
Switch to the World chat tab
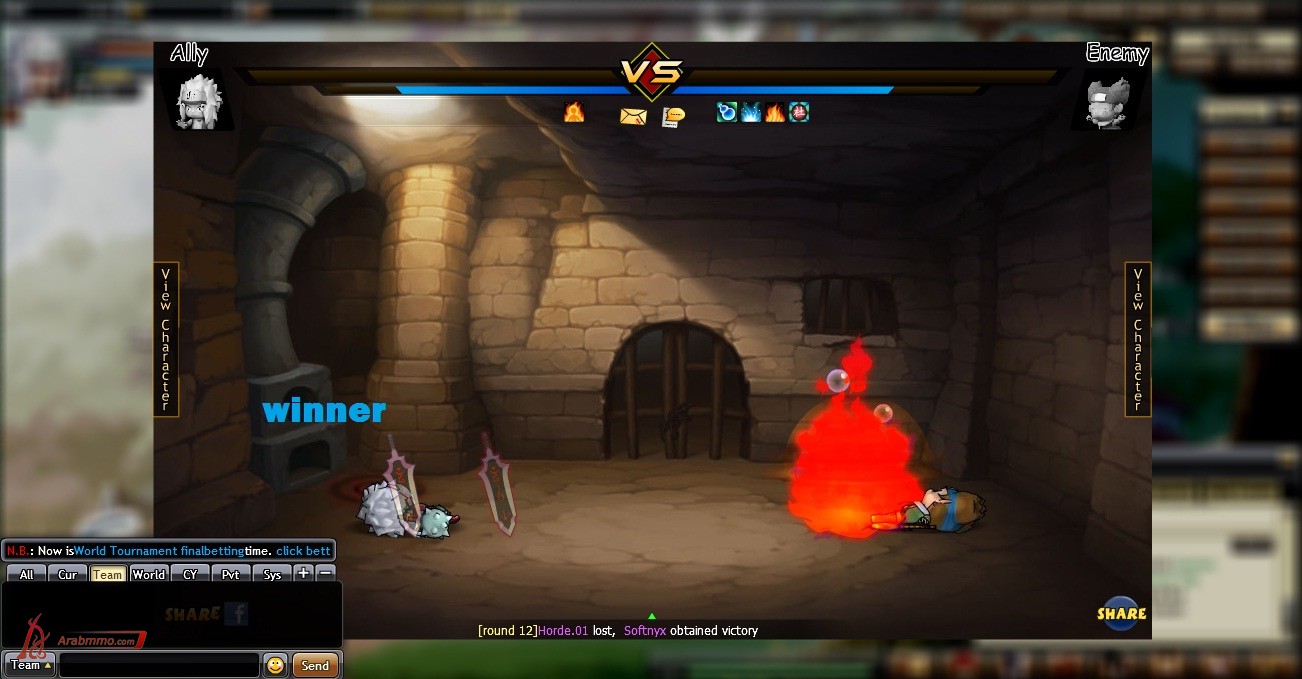click(148, 575)
